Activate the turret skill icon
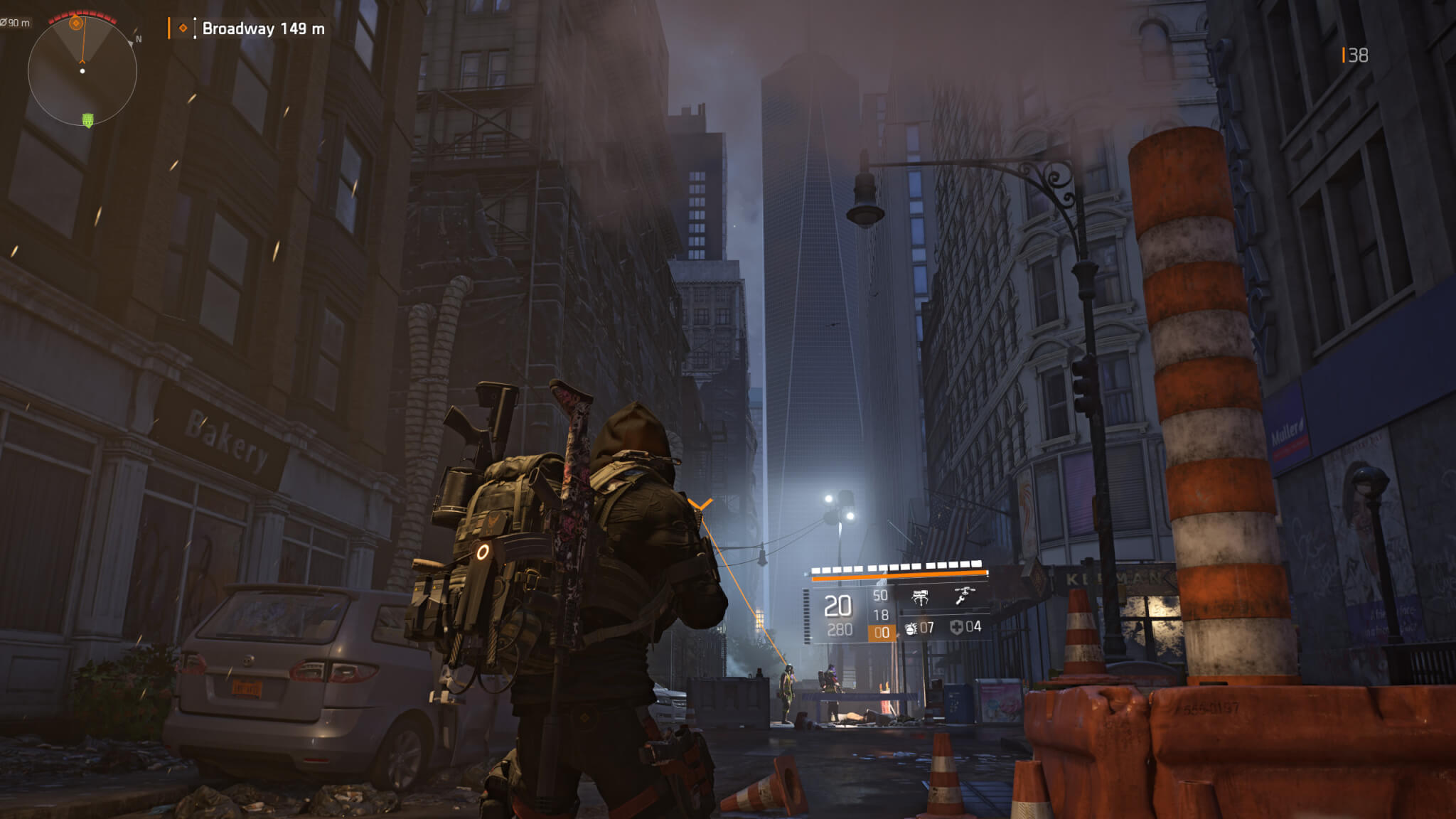 coord(920,596)
